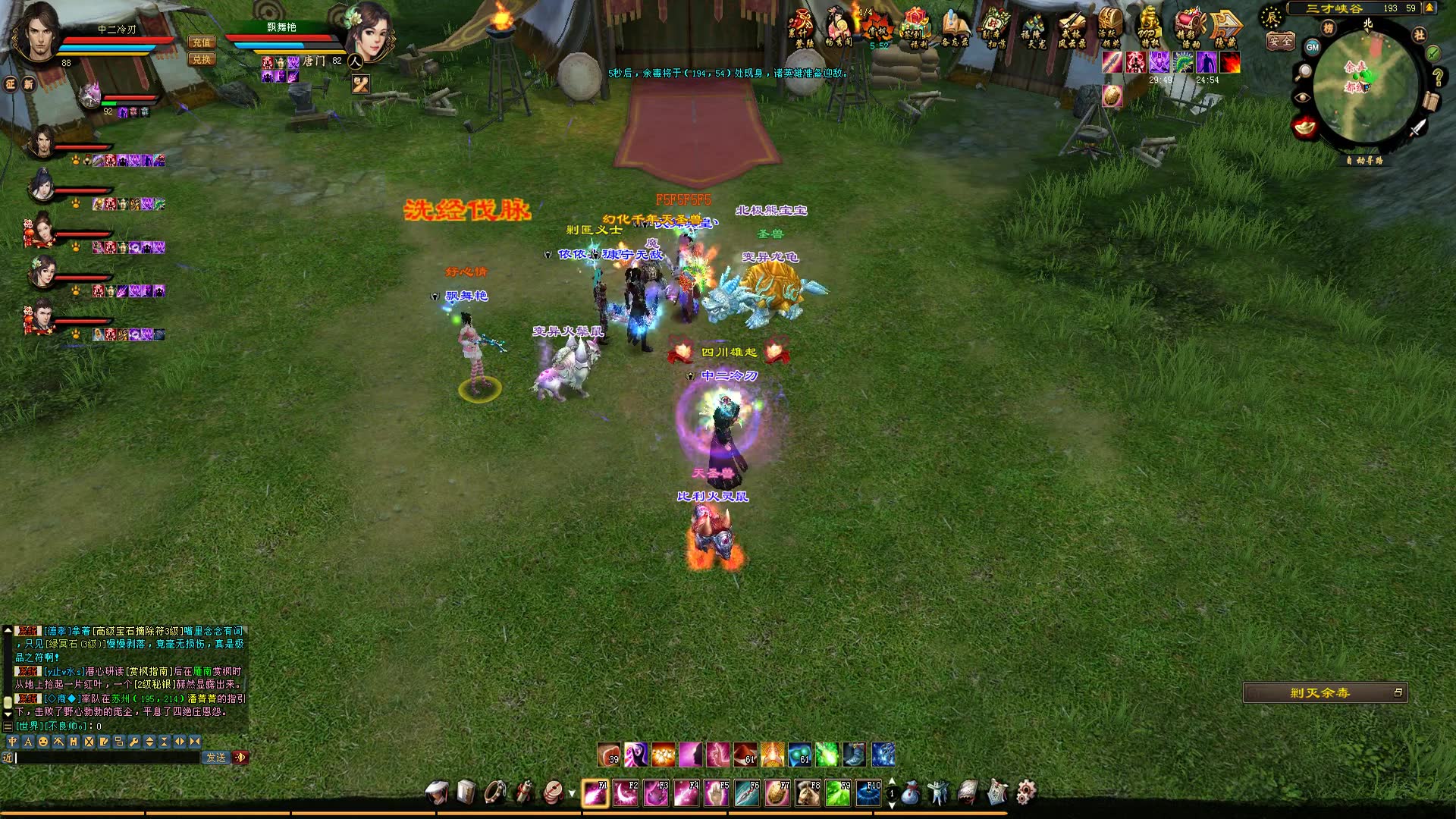Use the F9 green skill
Viewport: 1456px width, 819px height.
point(838,793)
